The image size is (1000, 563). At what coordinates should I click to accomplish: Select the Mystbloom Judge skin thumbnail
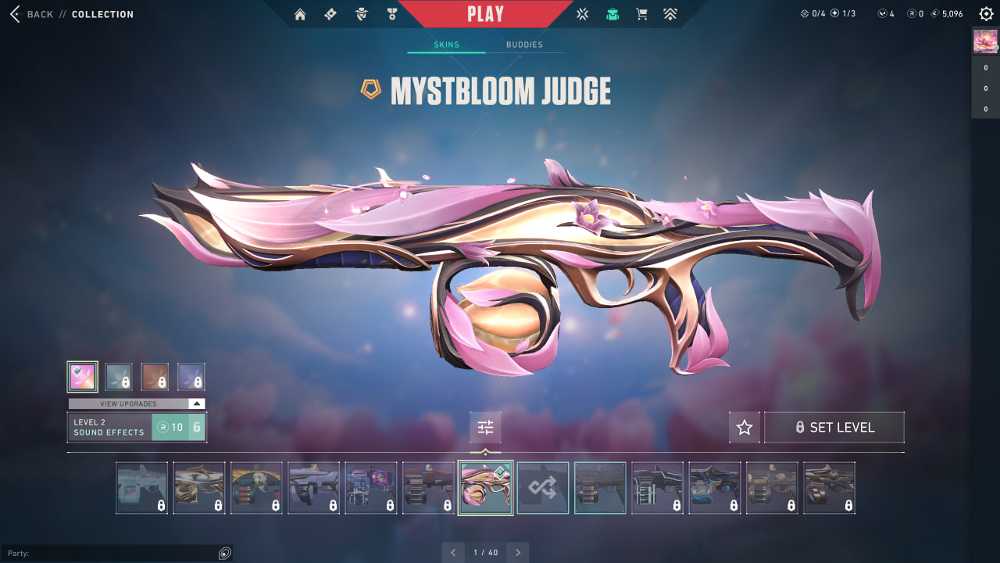tap(486, 488)
